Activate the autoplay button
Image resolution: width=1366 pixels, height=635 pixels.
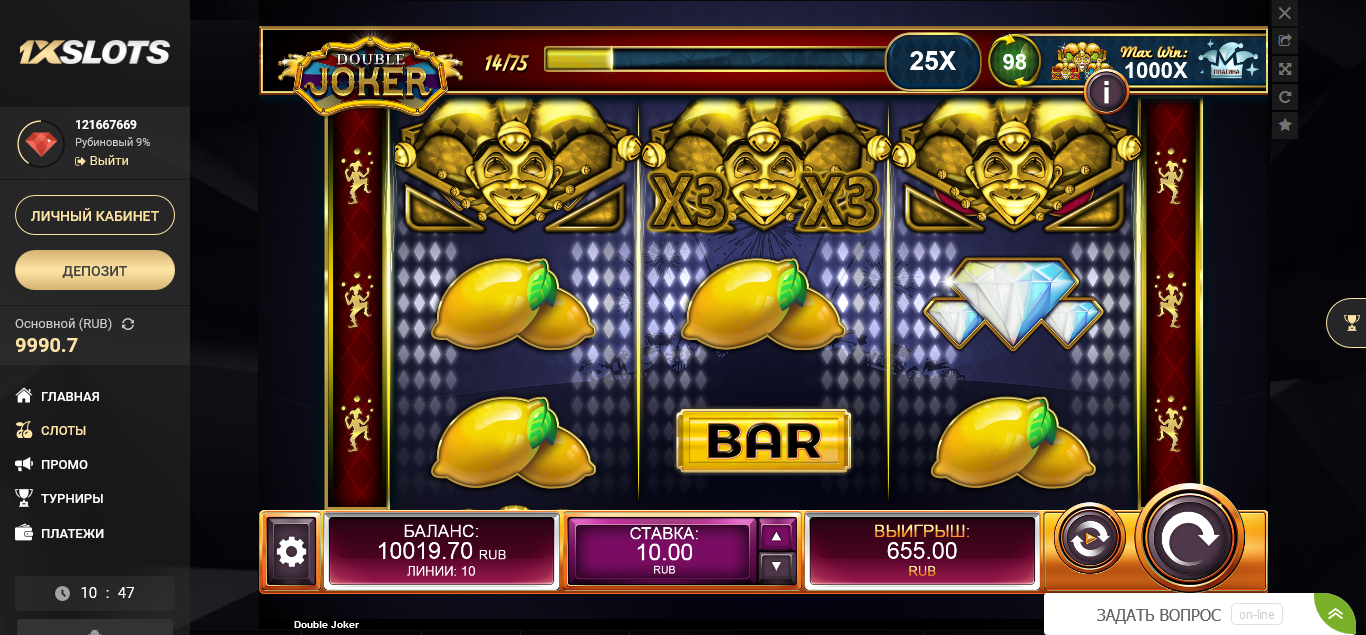1089,538
